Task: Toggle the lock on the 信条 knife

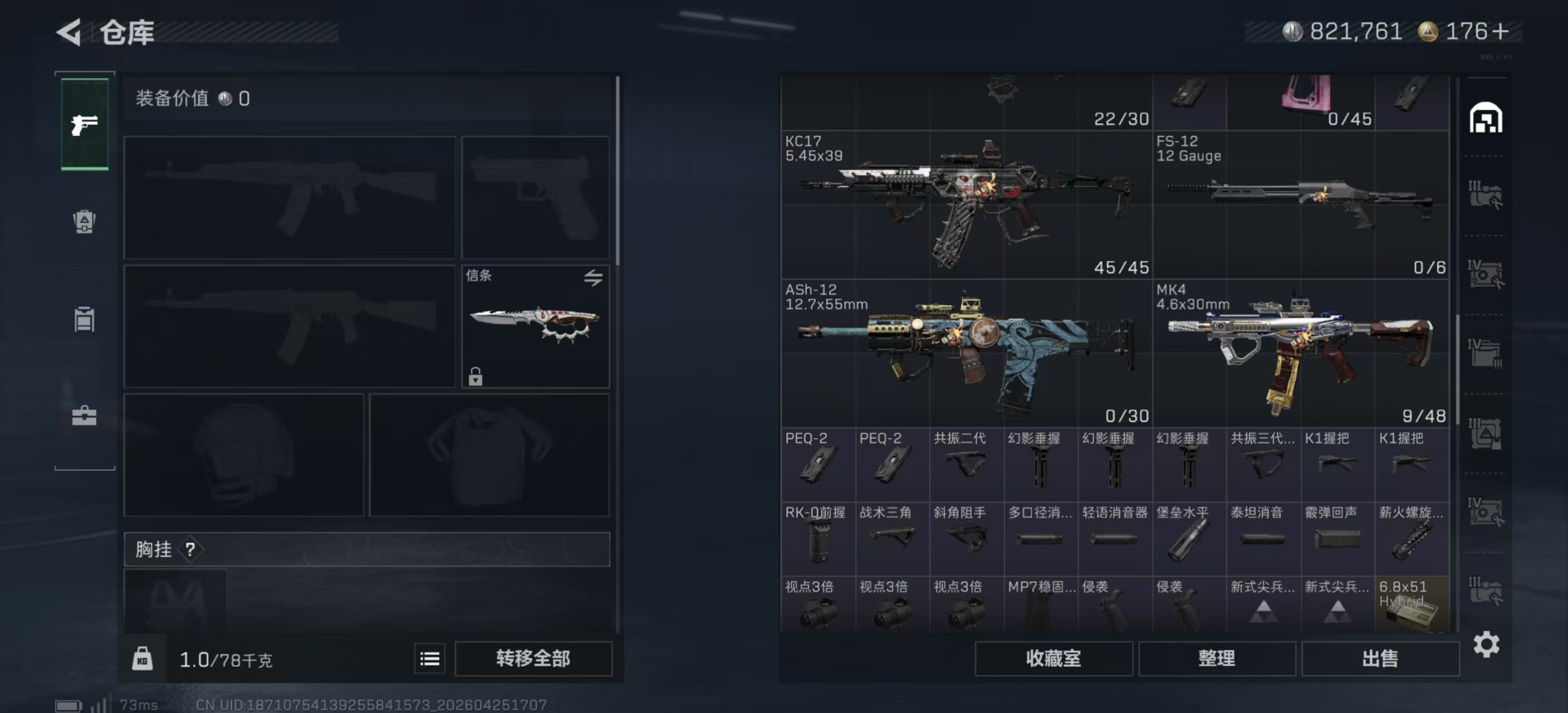Action: coord(474,378)
